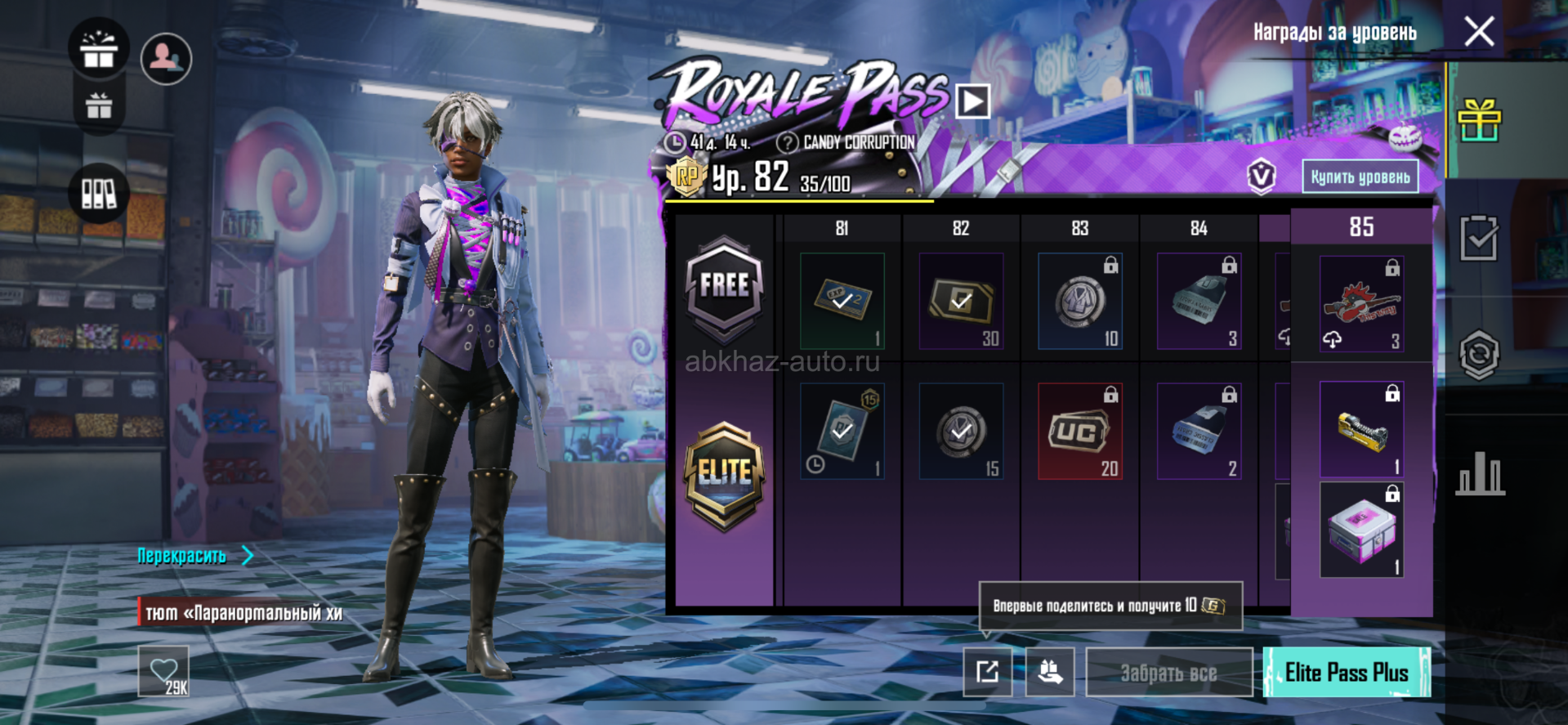Open the wardrobe binders icon
The image size is (1568, 725).
point(99,194)
